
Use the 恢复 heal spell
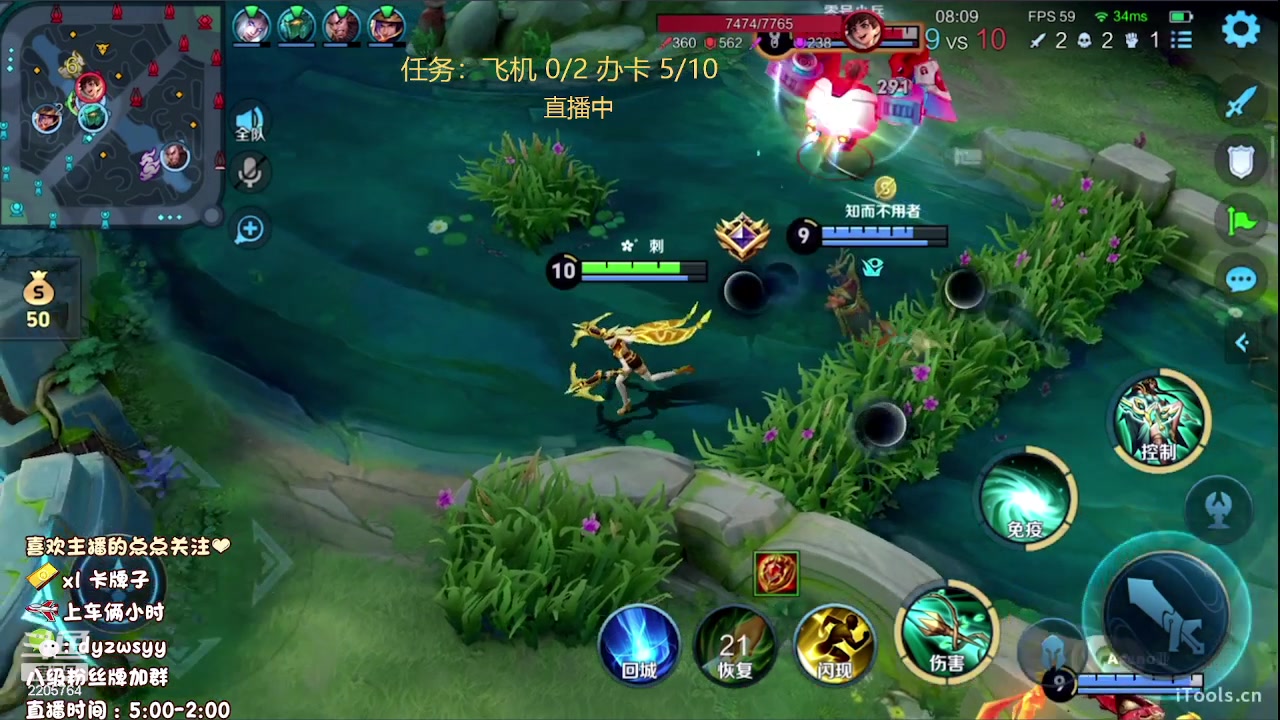736,645
